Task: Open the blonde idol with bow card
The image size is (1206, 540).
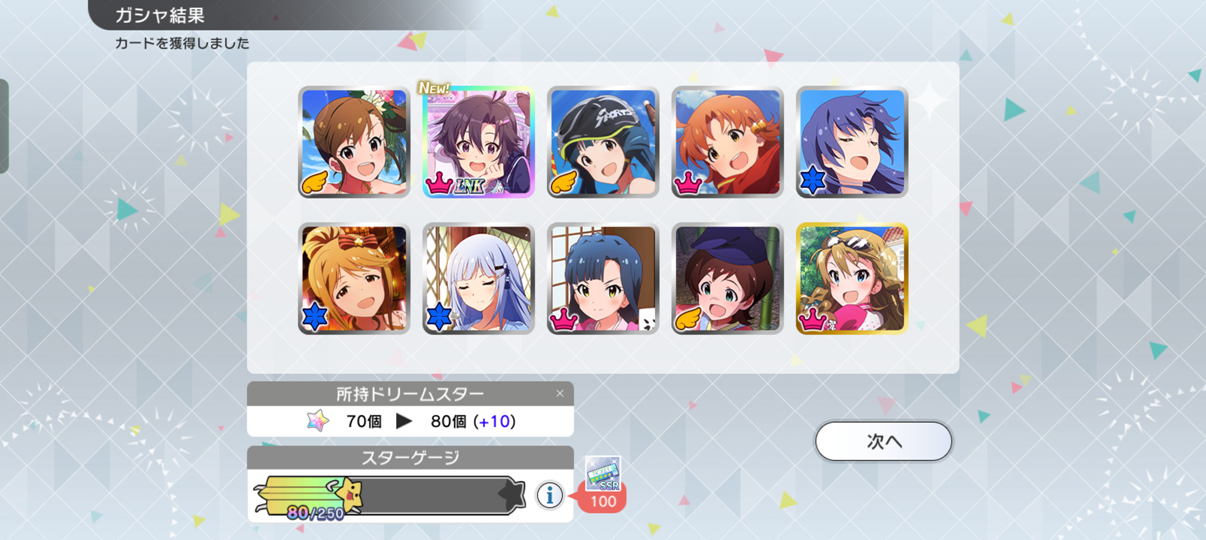Action: tap(354, 278)
